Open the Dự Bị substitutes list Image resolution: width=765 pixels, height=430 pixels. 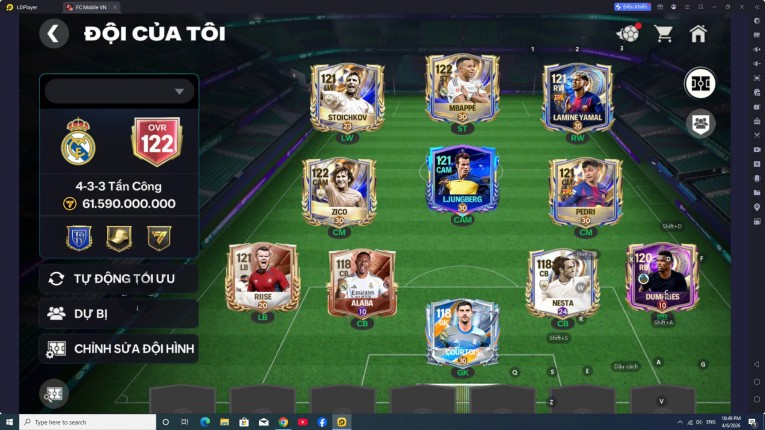point(119,313)
